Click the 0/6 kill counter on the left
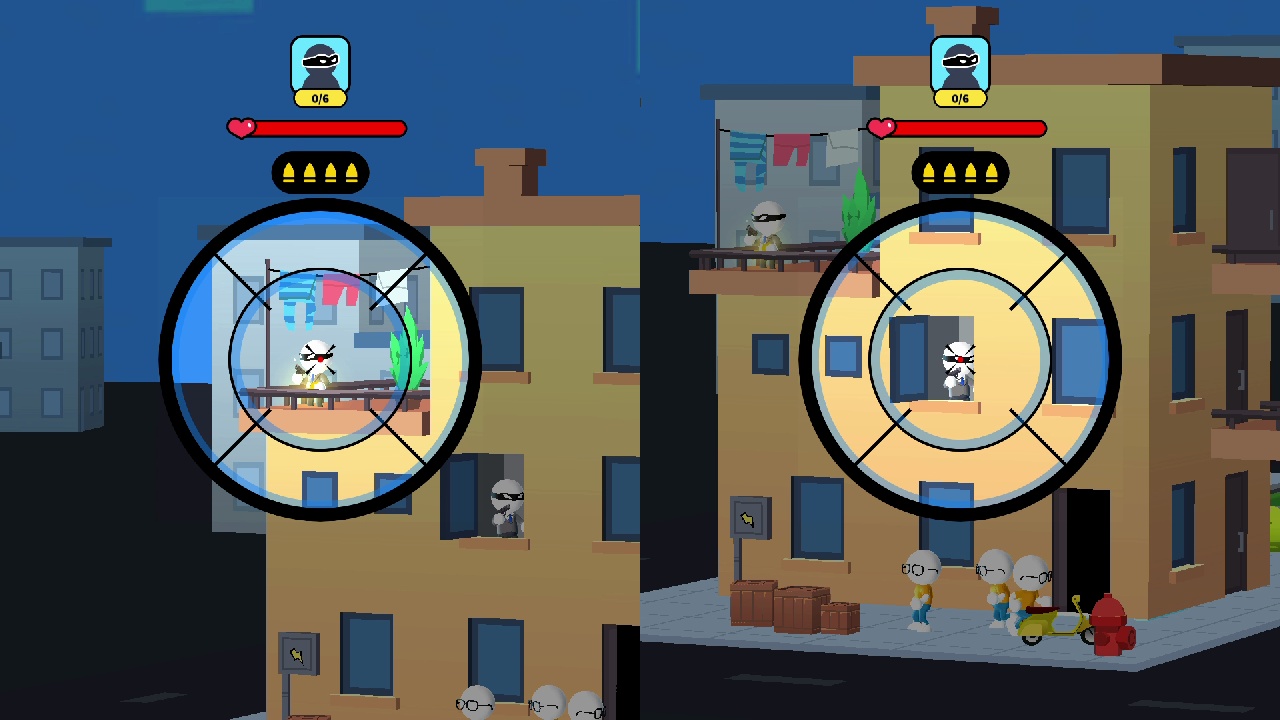 coord(320,97)
